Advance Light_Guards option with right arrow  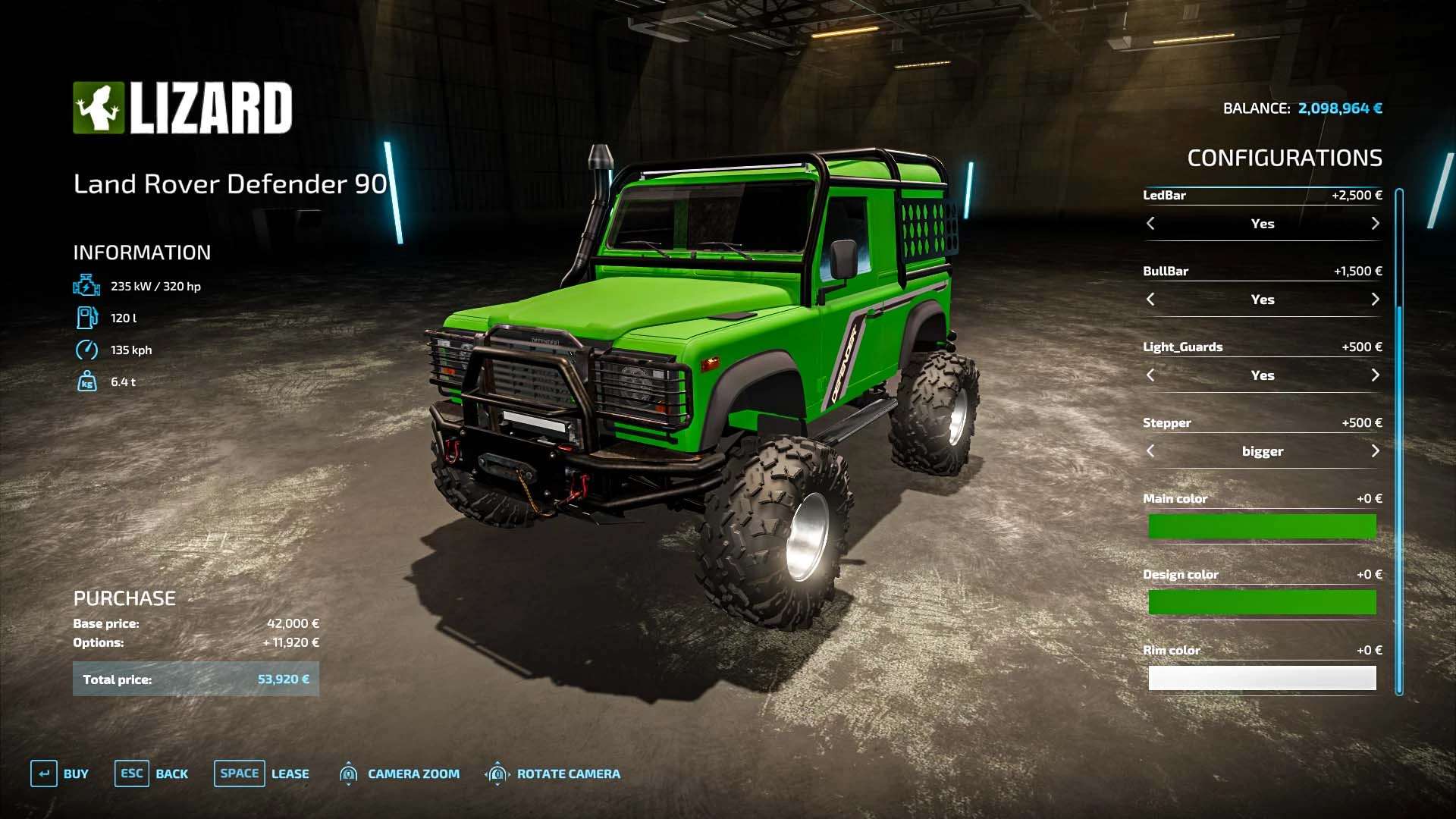coord(1375,375)
